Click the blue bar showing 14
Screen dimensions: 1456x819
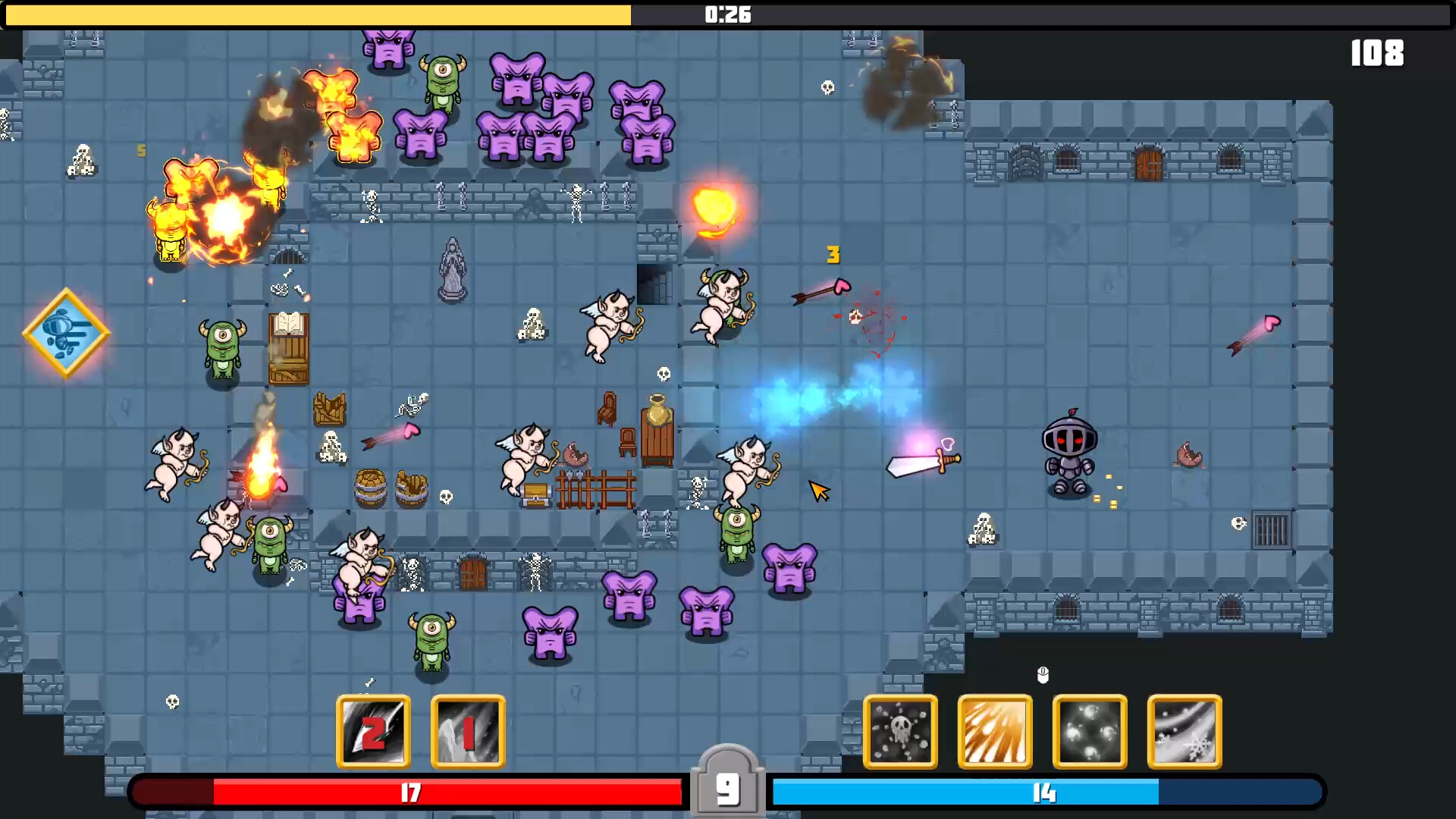[1043, 792]
